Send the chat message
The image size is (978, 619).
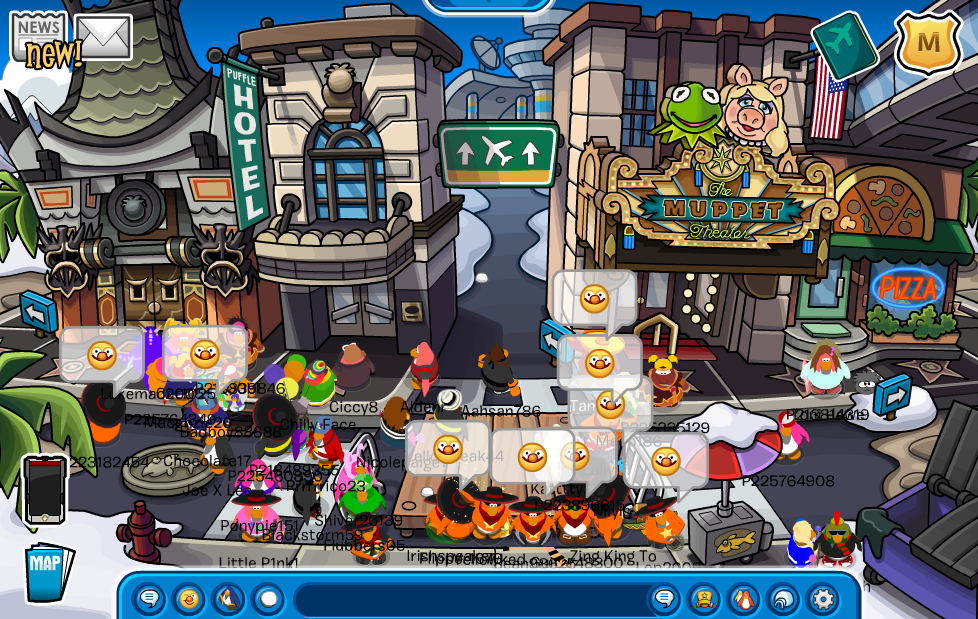click(x=664, y=599)
